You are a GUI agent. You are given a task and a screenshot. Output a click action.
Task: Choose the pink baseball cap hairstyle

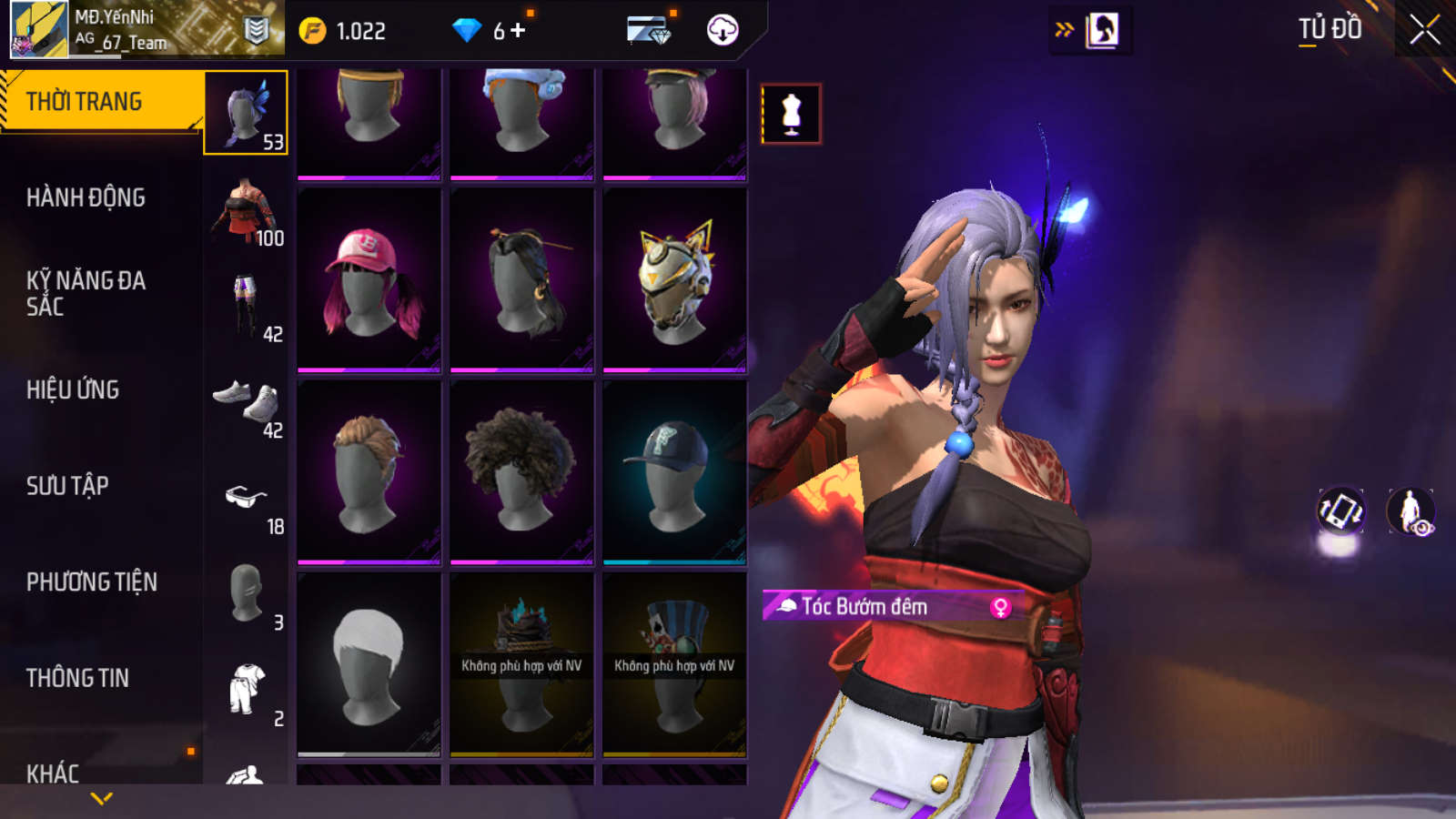pos(369,280)
